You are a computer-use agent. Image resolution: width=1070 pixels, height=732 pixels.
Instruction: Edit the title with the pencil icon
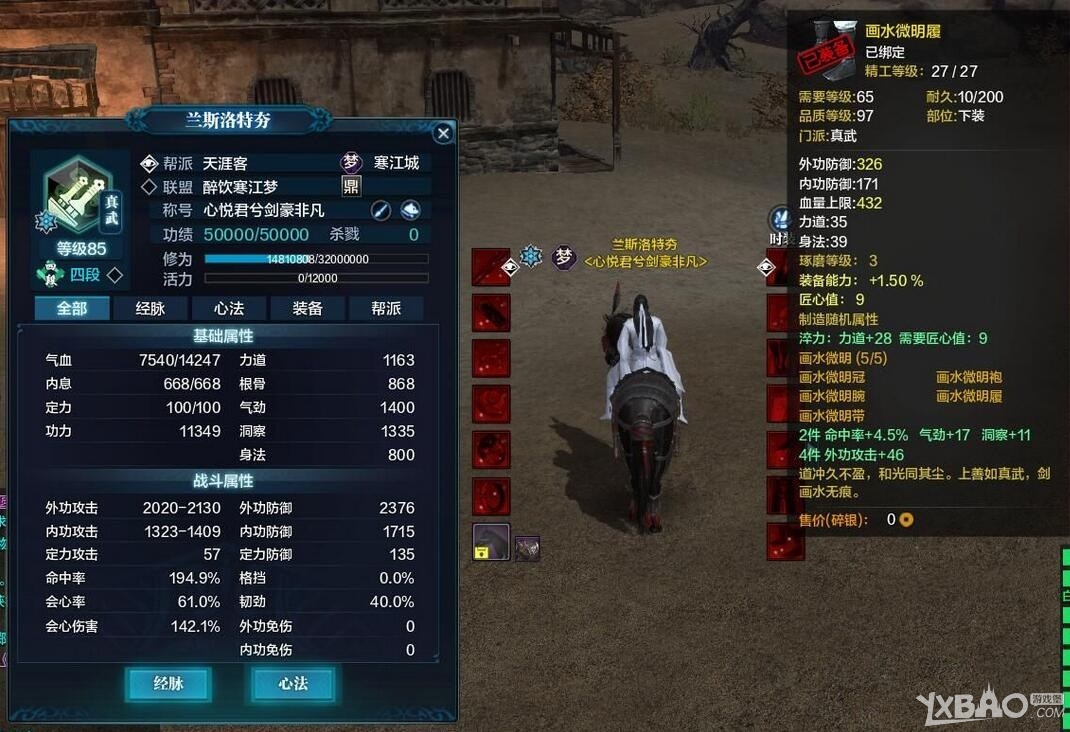[x=381, y=210]
